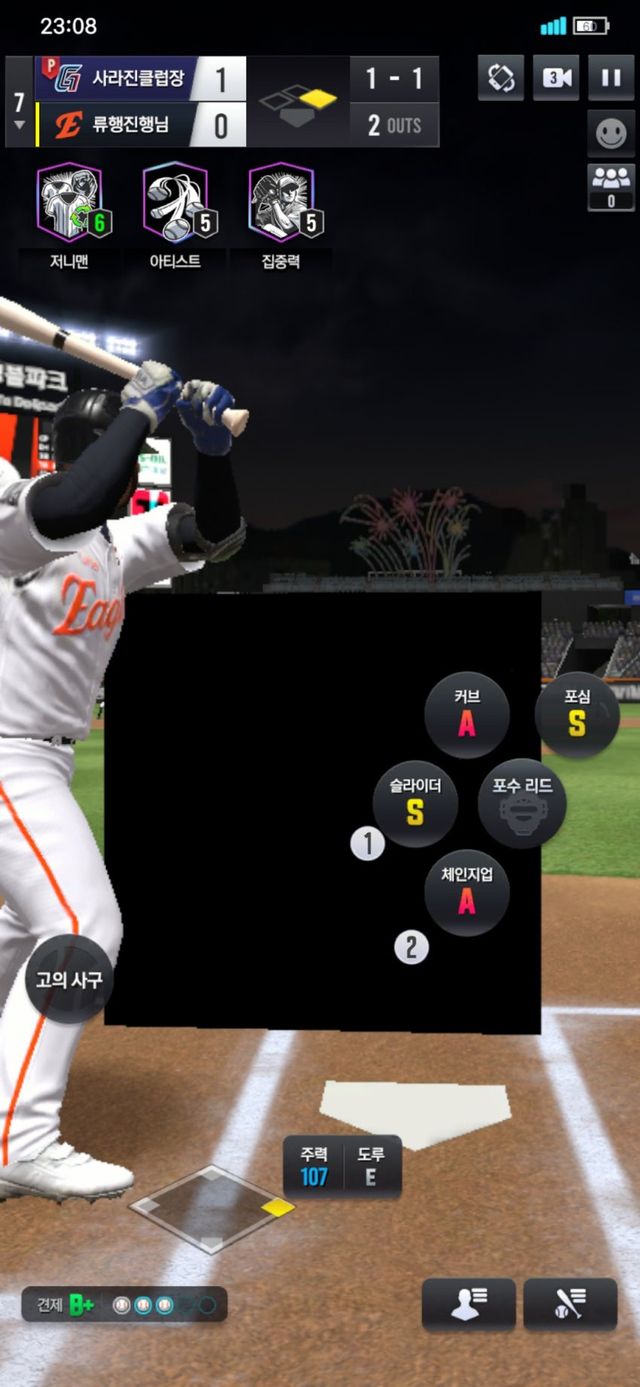Choose the 체인지업 (changeup) pitch

[x=467, y=892]
